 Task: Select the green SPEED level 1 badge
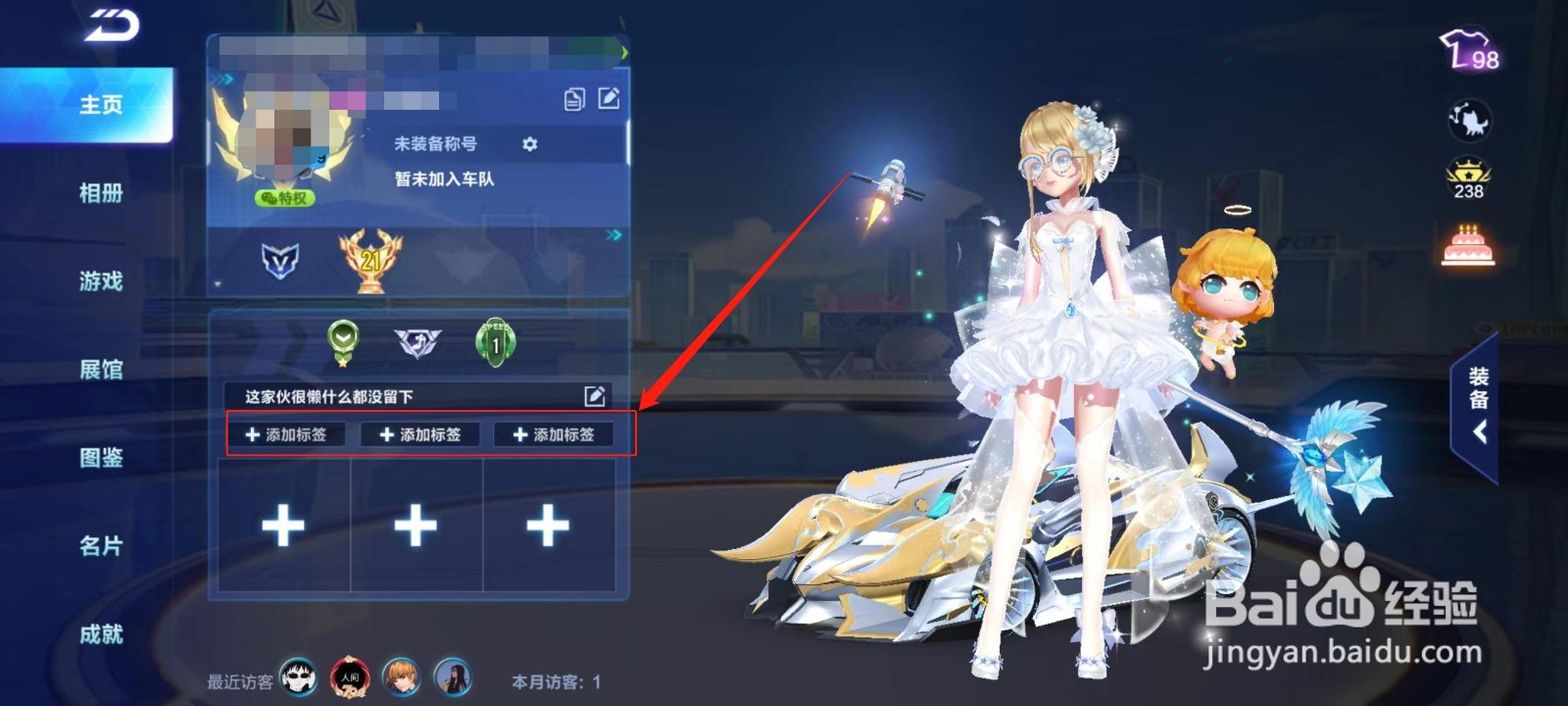[x=496, y=342]
